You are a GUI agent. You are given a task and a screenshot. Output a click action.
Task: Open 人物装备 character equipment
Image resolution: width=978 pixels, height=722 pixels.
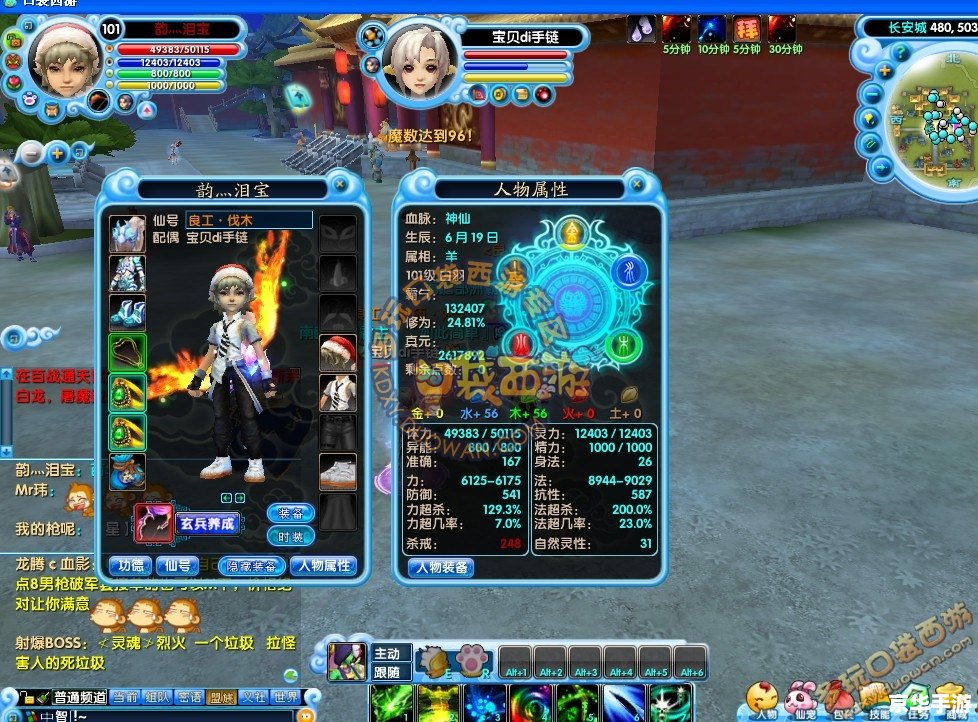click(x=441, y=568)
